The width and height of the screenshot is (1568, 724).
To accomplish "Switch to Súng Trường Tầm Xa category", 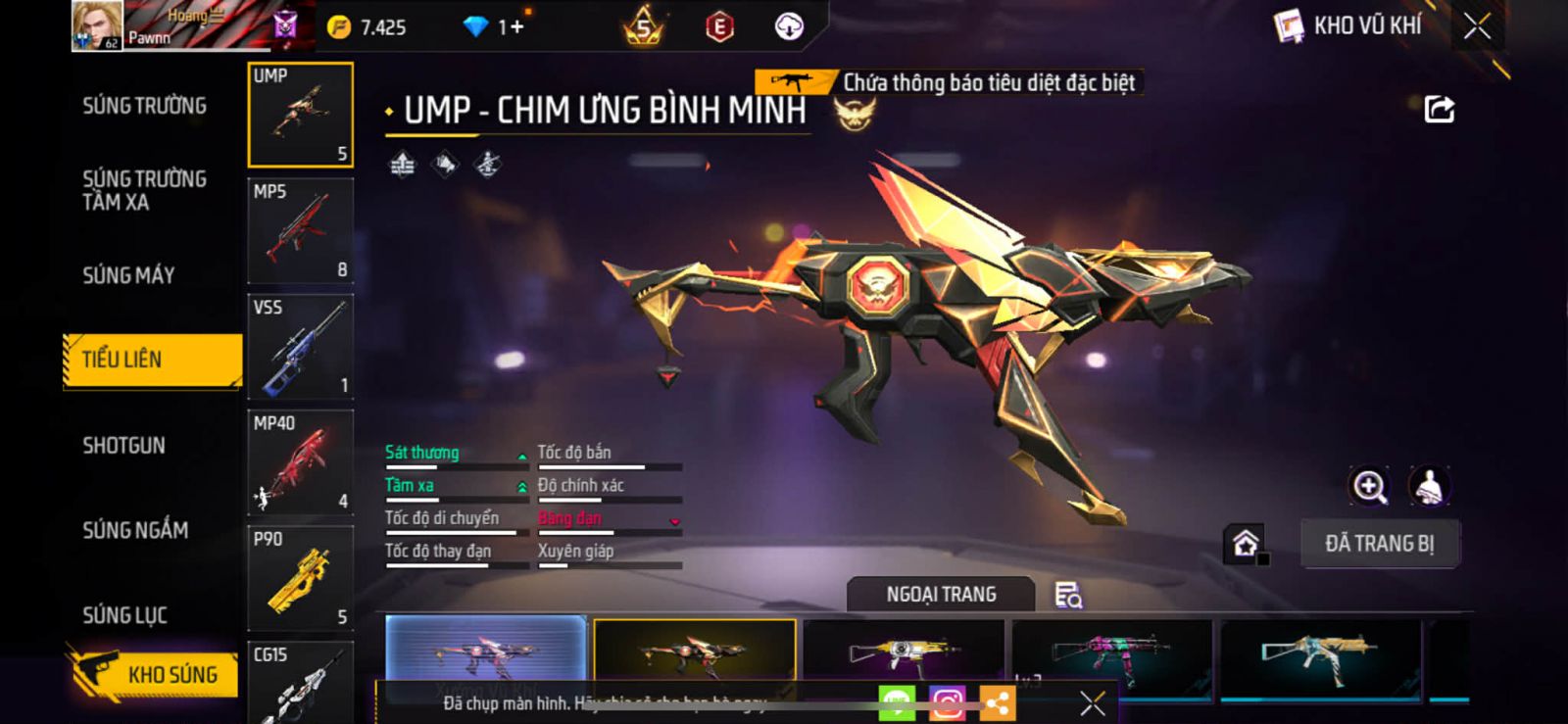I will [x=144, y=190].
